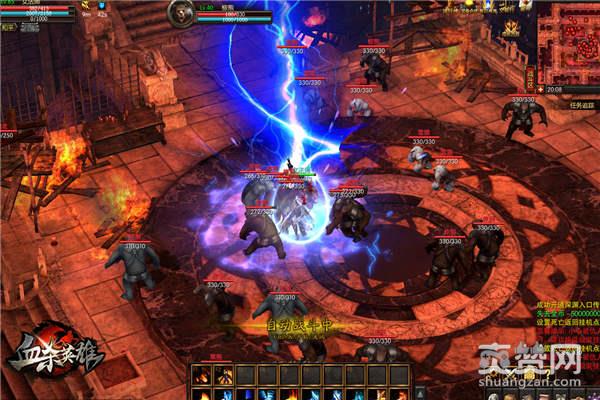Click the target's round portrait

(x=181, y=12)
